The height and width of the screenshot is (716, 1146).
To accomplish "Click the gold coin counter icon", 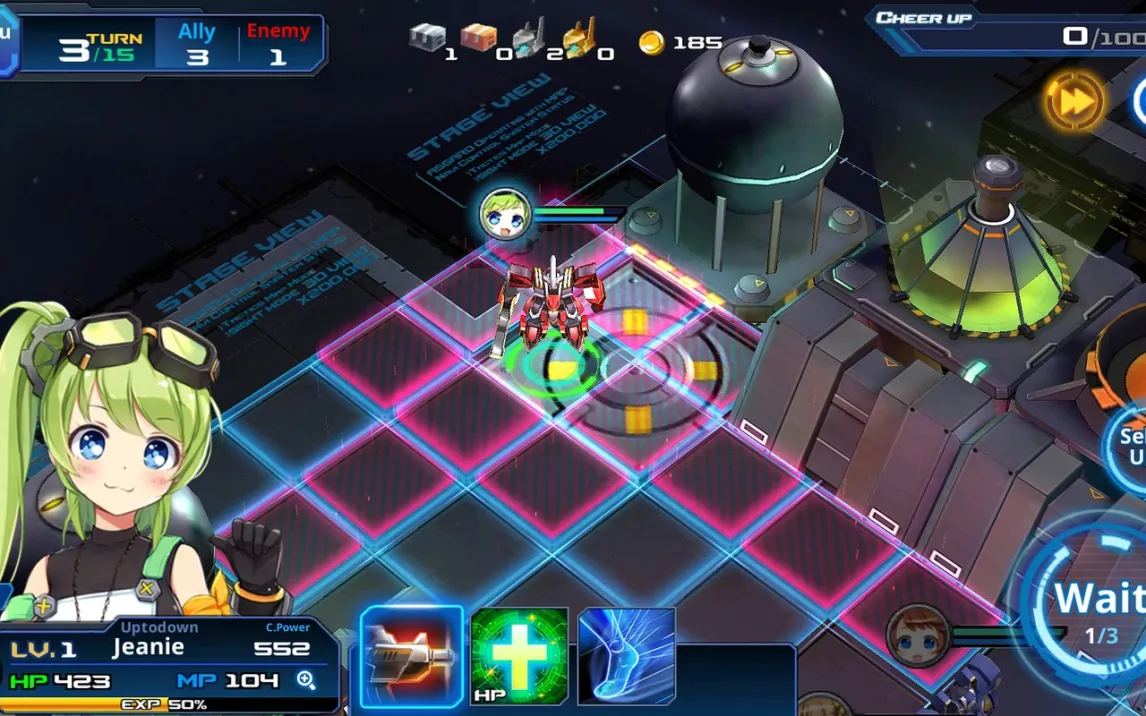I will [651, 42].
